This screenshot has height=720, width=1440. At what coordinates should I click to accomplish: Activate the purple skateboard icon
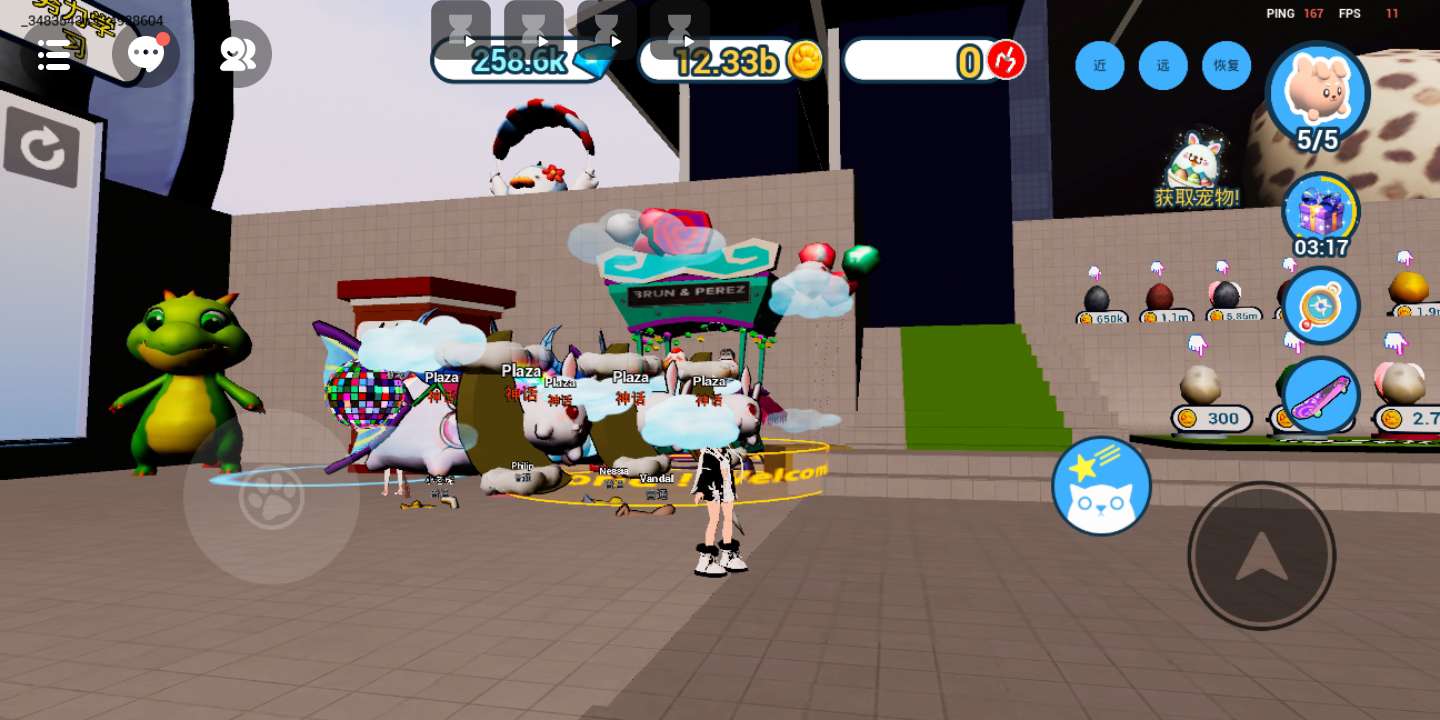(1321, 396)
